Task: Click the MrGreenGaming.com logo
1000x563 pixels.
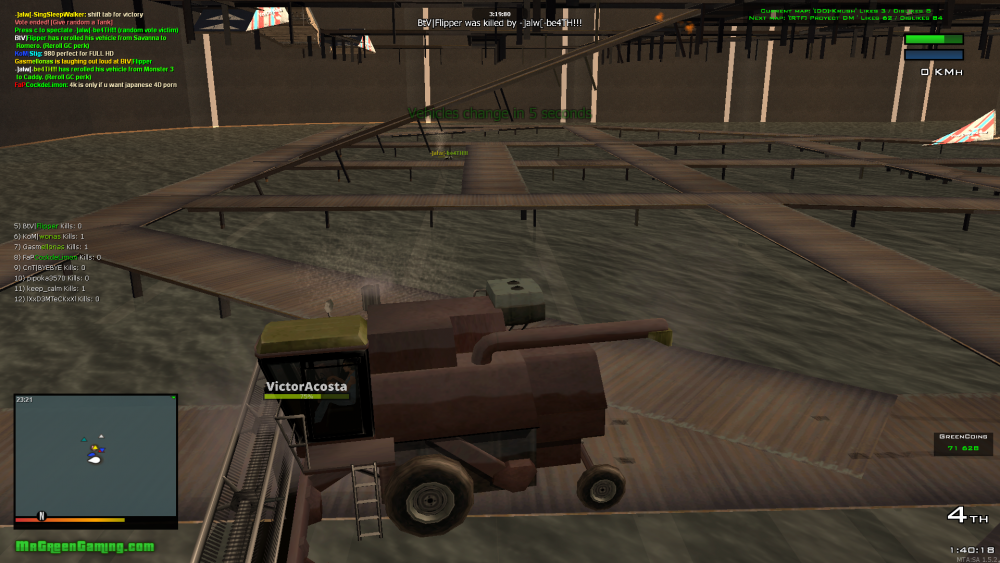Action: coord(85,546)
